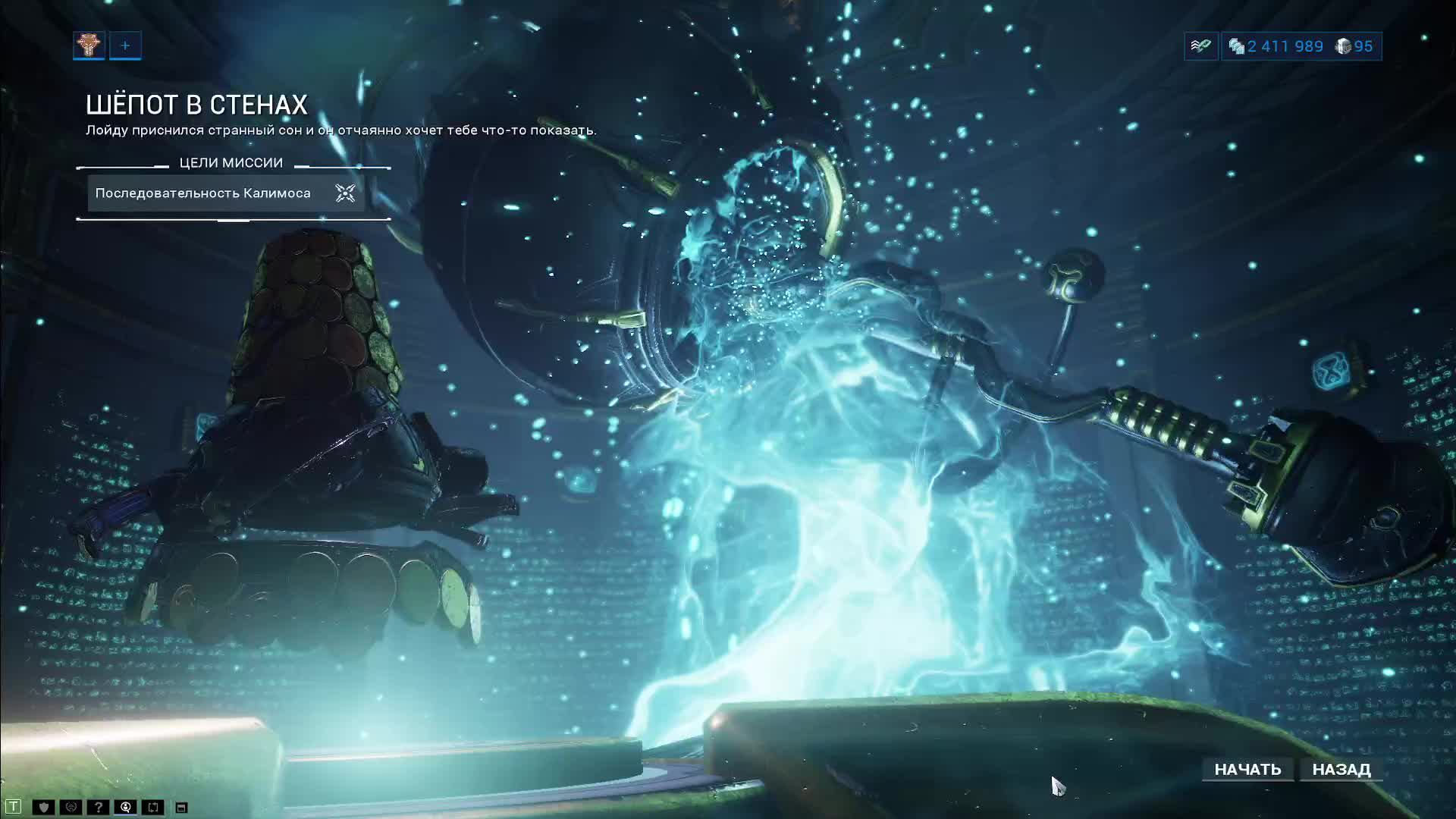Screen dimensions: 1456x819
Task: Expand the ЦЕЛИ МИССИИ section header
Action: [231, 162]
